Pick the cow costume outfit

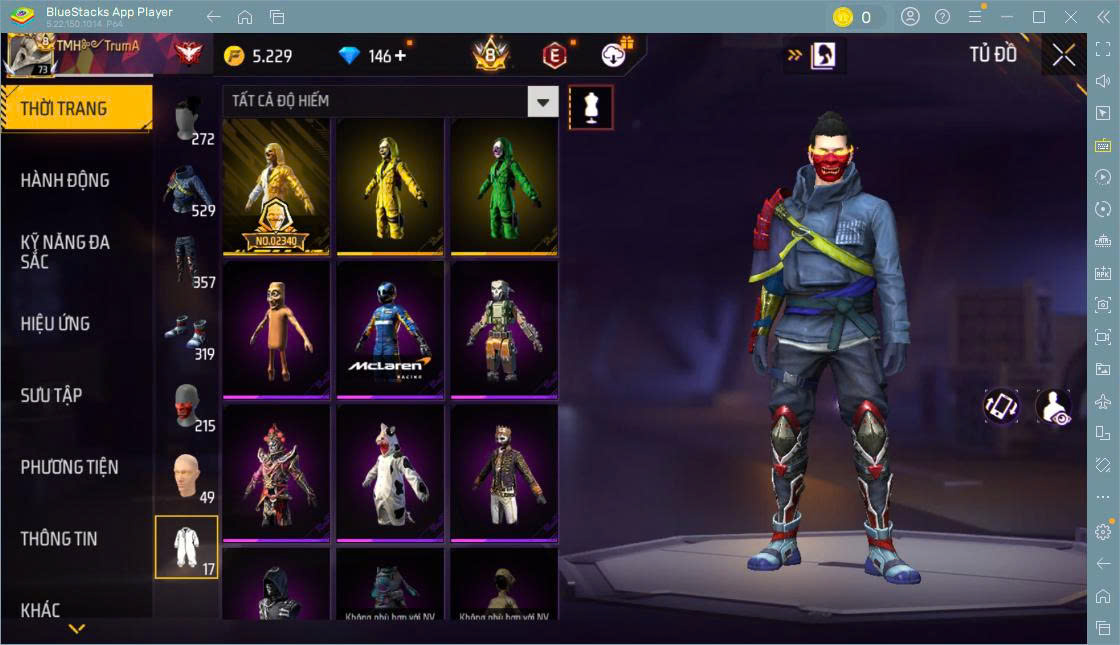tap(390, 472)
